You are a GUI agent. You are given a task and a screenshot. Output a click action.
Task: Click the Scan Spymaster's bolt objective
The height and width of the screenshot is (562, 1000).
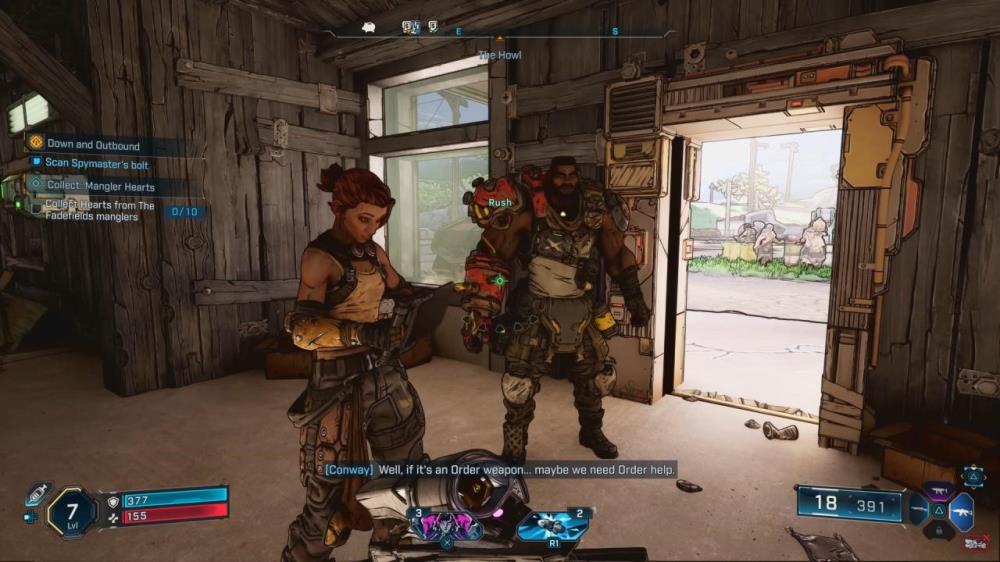[x=97, y=164]
